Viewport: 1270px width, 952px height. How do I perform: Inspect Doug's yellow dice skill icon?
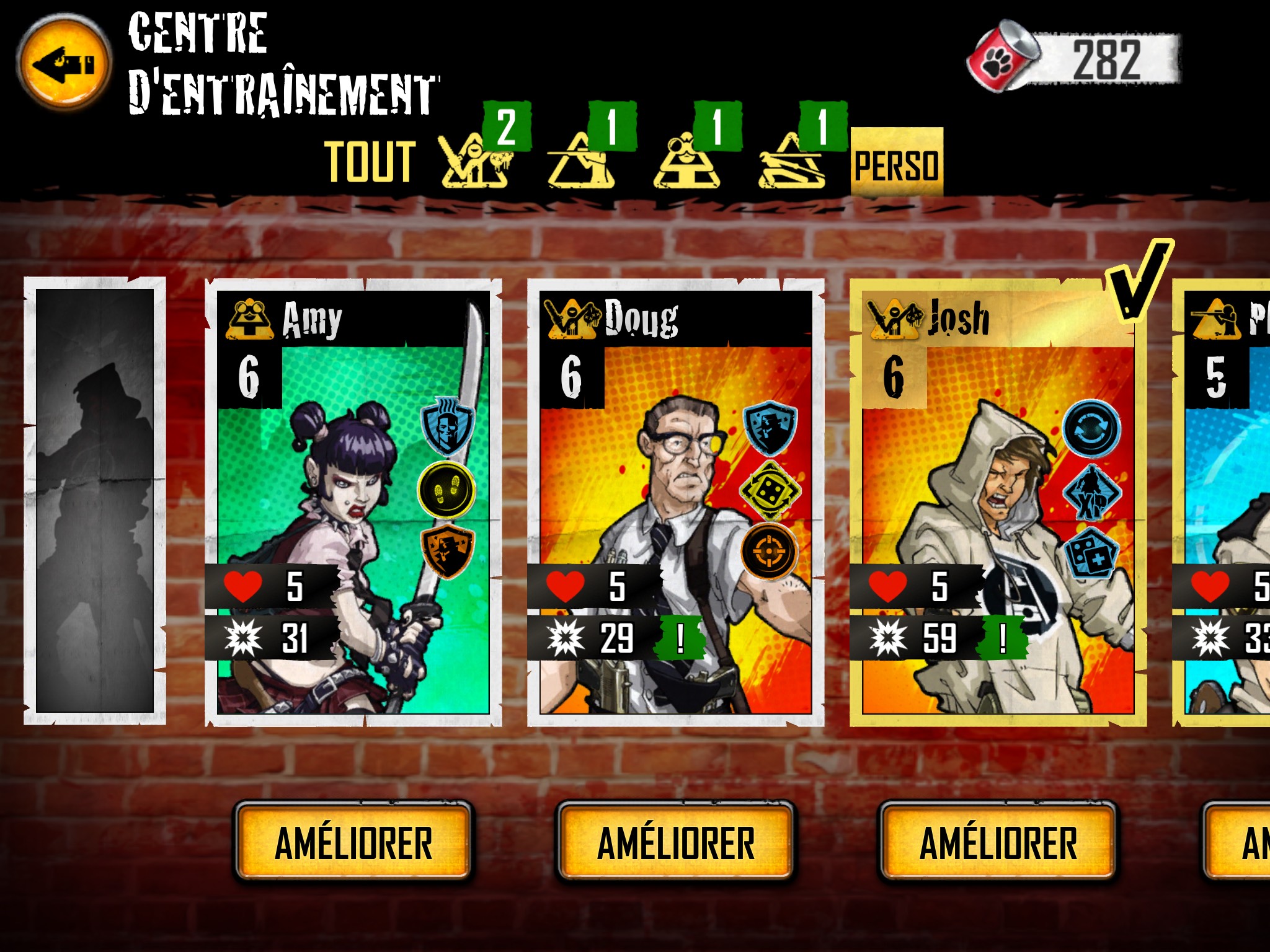click(769, 490)
